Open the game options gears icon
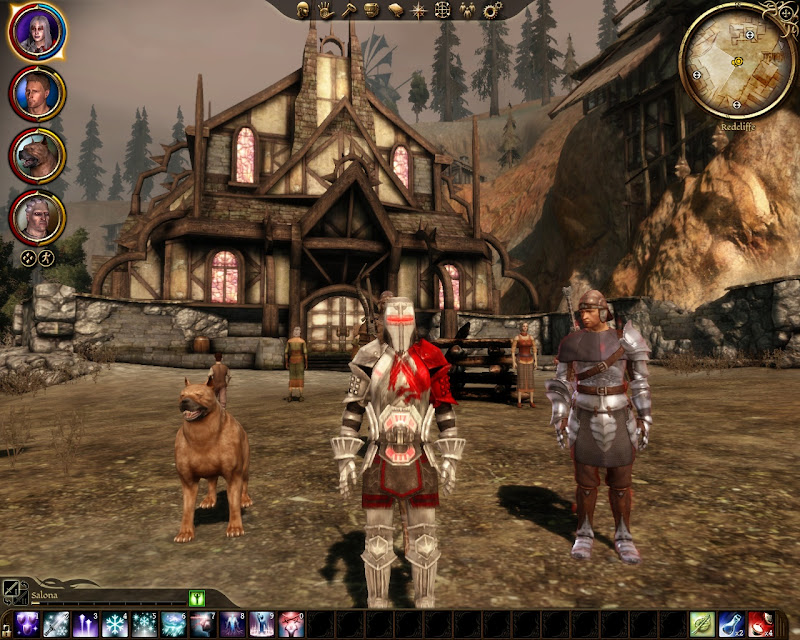This screenshot has height=640, width=800. [492, 10]
